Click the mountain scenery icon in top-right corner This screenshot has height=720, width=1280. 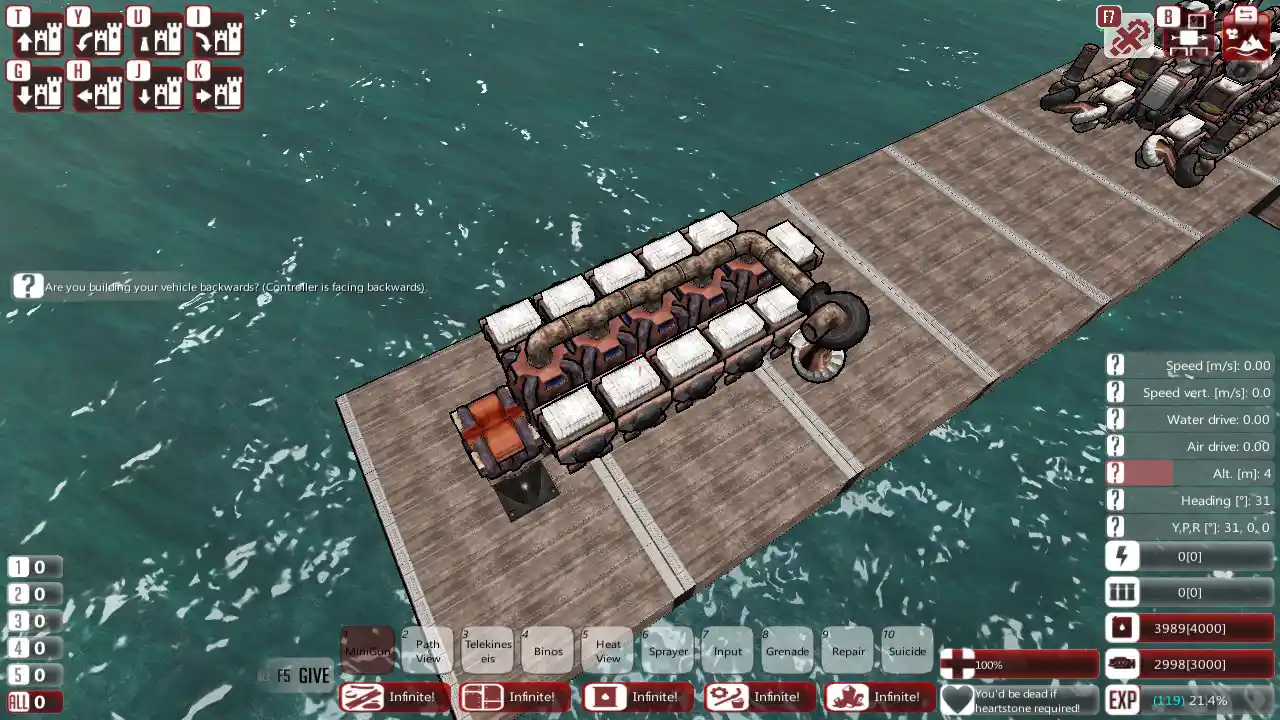click(x=1247, y=40)
